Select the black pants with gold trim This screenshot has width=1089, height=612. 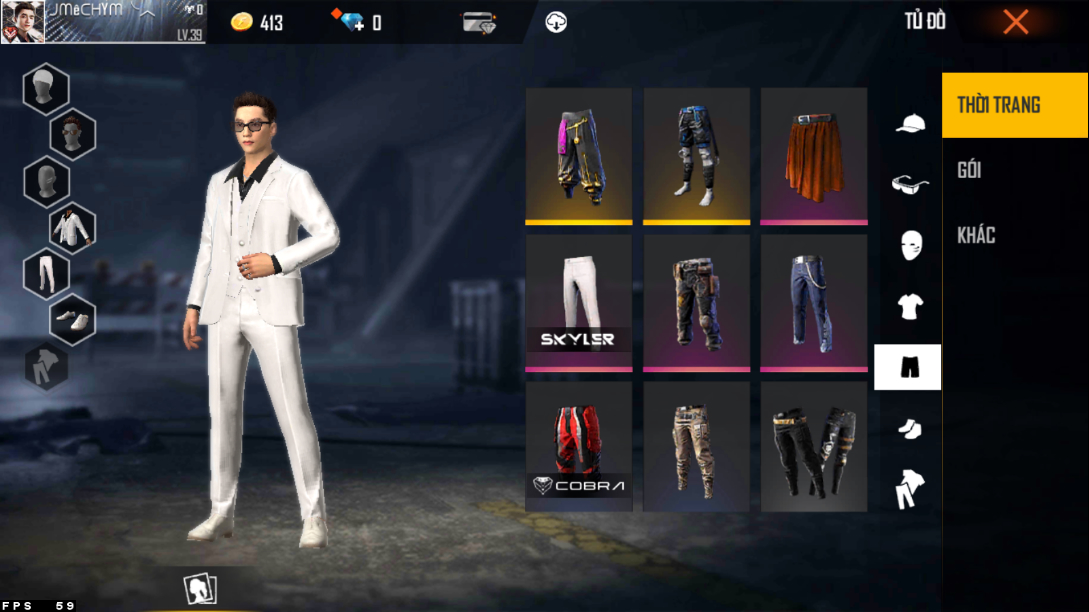point(814,447)
